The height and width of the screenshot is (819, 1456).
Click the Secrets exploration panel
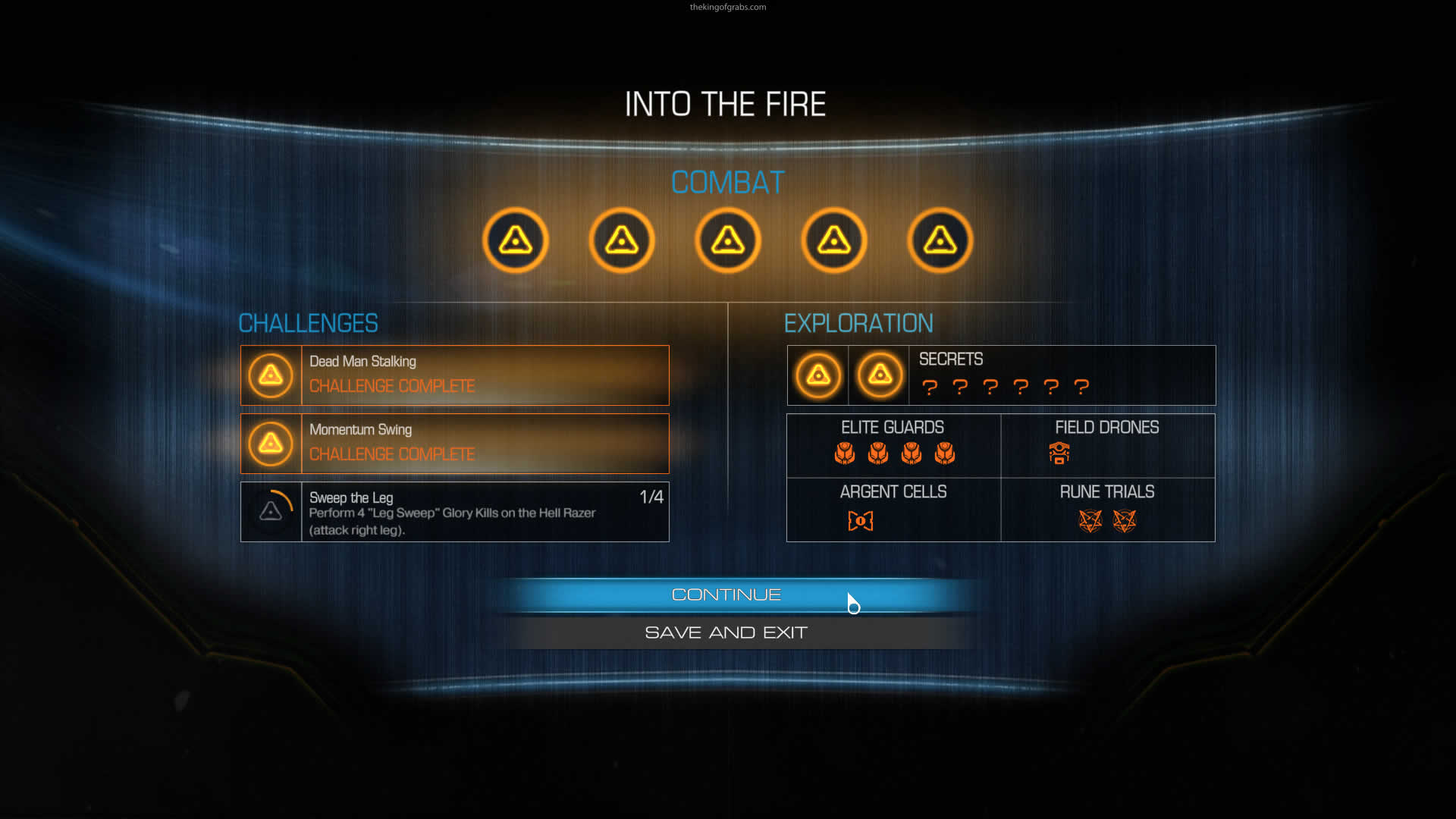point(1001,375)
